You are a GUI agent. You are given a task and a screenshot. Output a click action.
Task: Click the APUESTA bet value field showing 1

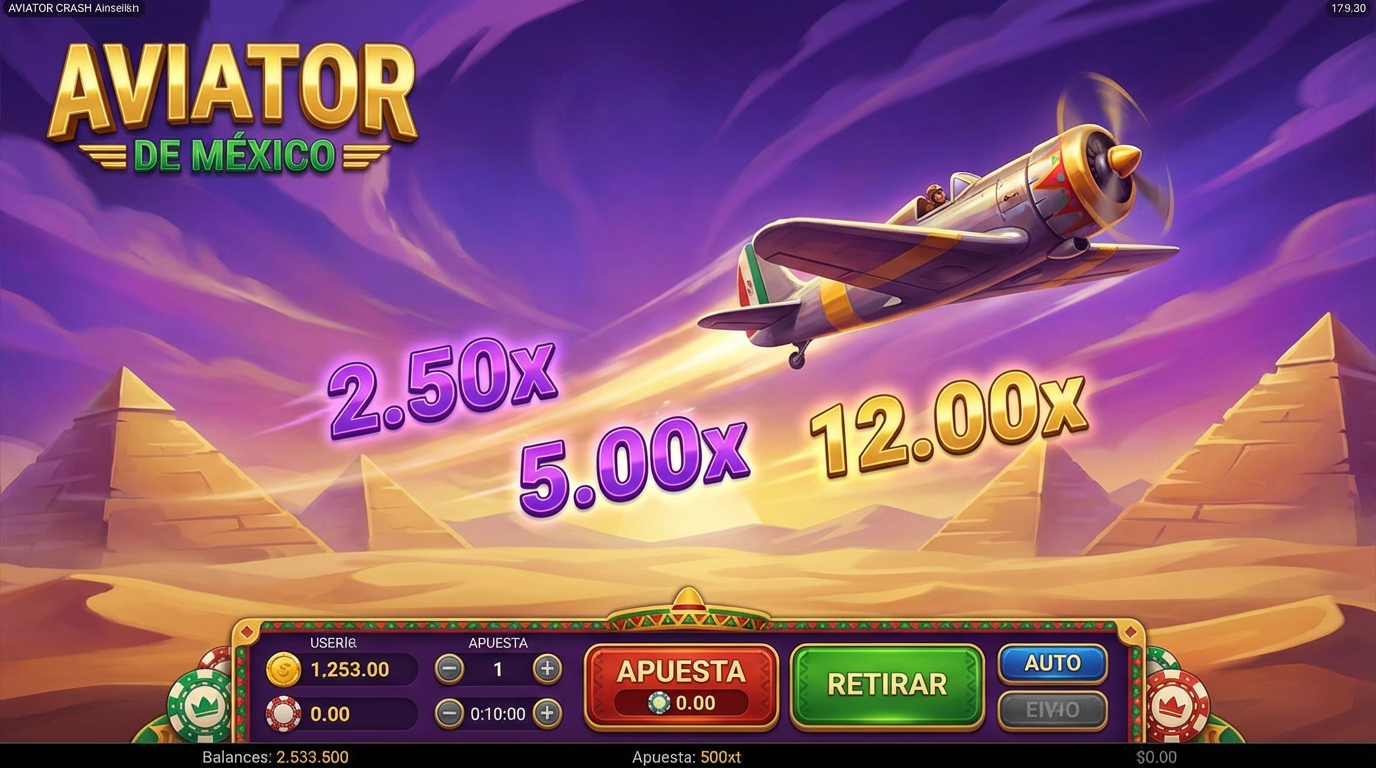click(497, 670)
